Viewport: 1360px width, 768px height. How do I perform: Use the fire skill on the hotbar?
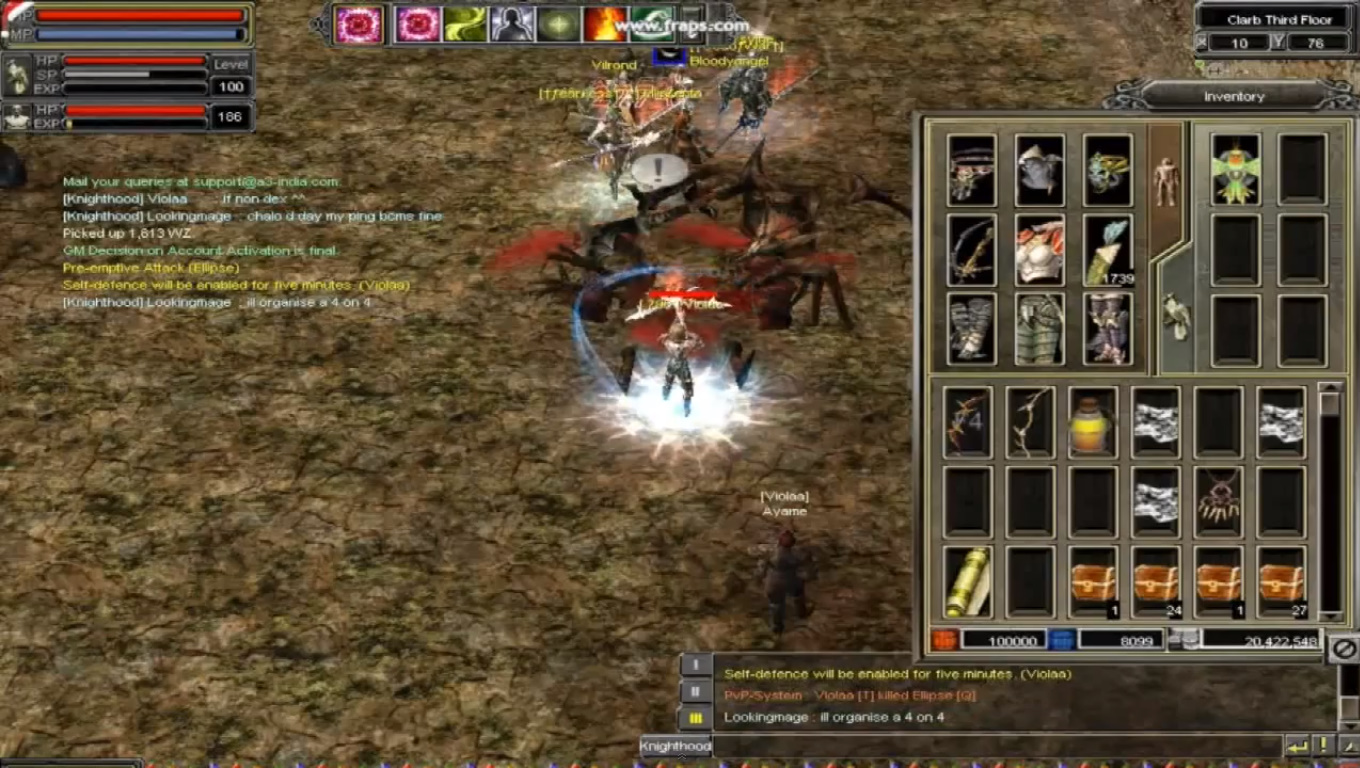point(605,25)
